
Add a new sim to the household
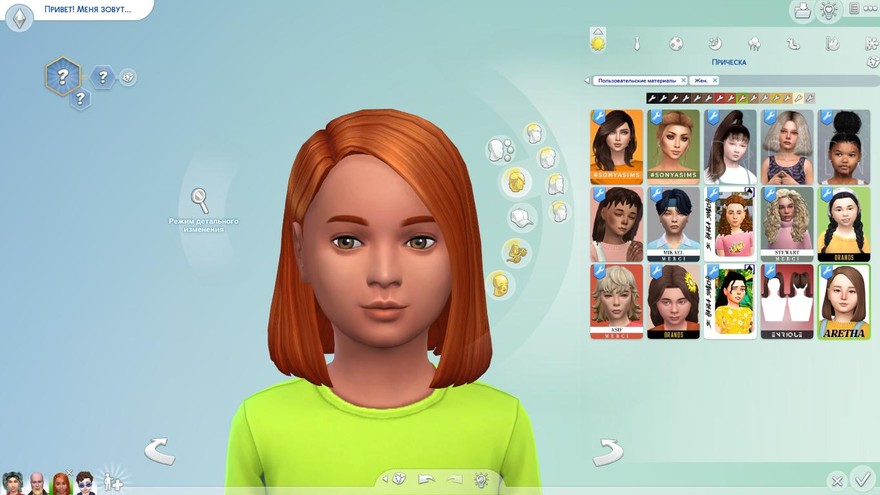(114, 481)
